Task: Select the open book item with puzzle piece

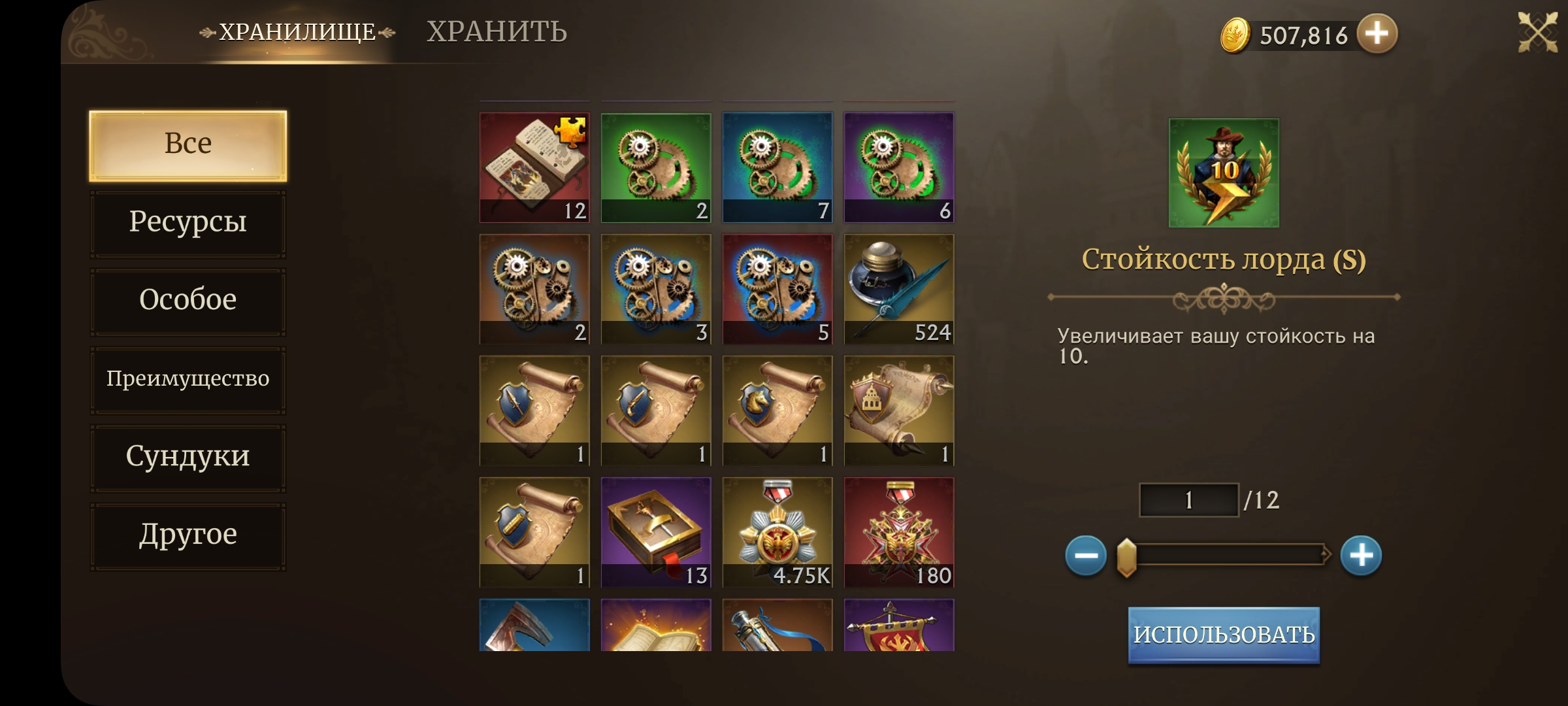Action: [534, 167]
